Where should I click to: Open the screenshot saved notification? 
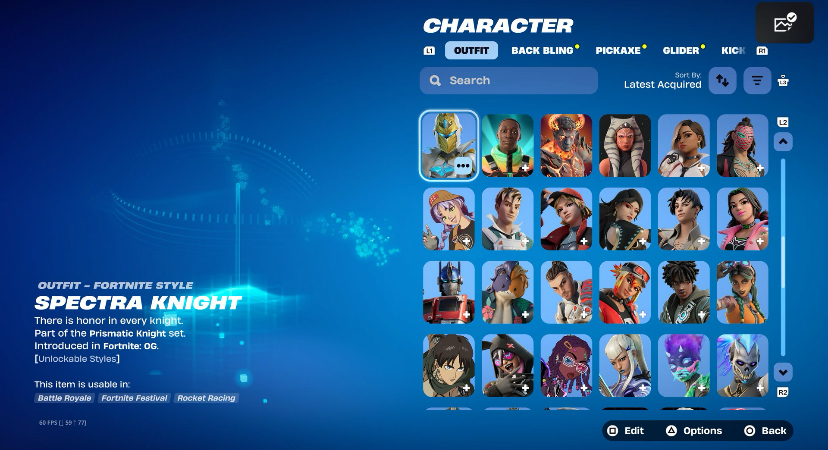(784, 22)
